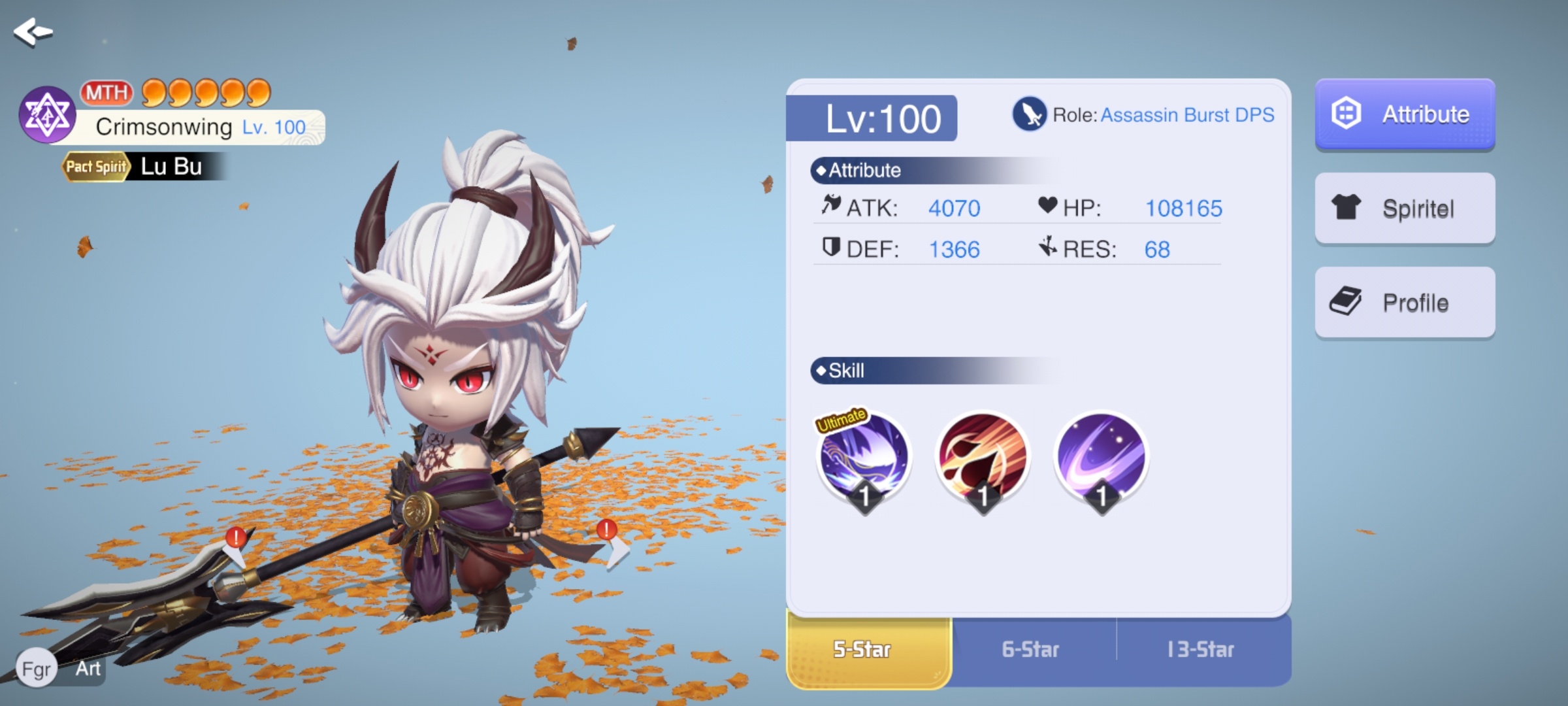Screen dimensions: 1568x706
Task: Open the Attribute panel
Action: pyautogui.click(x=1405, y=114)
